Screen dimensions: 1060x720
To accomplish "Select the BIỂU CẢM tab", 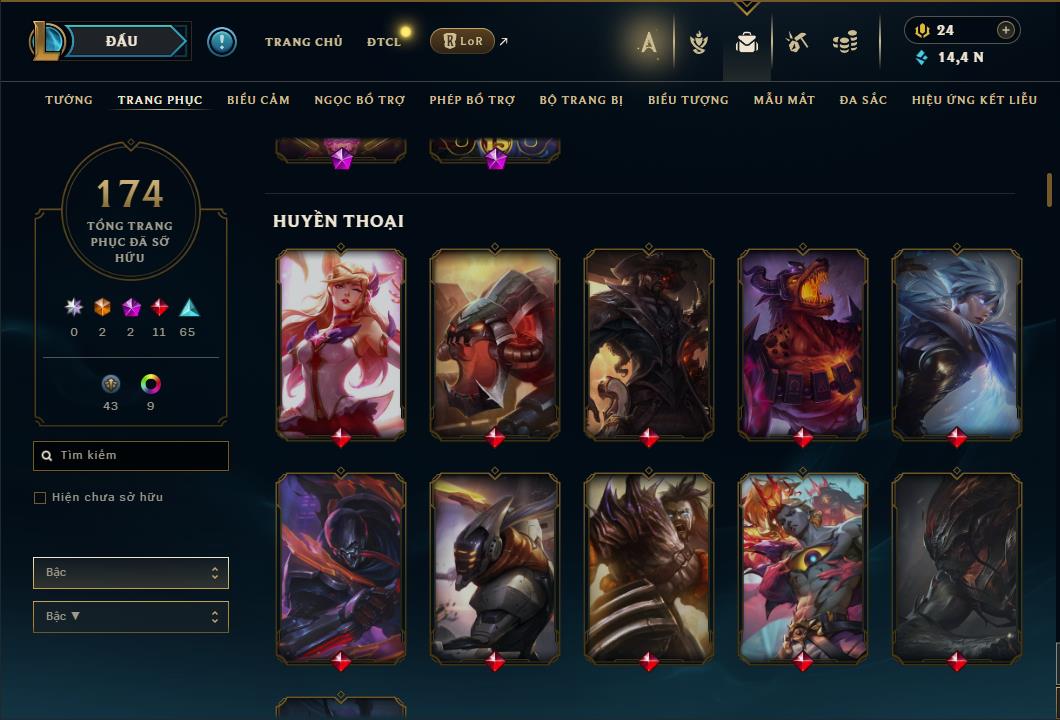I will 258,100.
